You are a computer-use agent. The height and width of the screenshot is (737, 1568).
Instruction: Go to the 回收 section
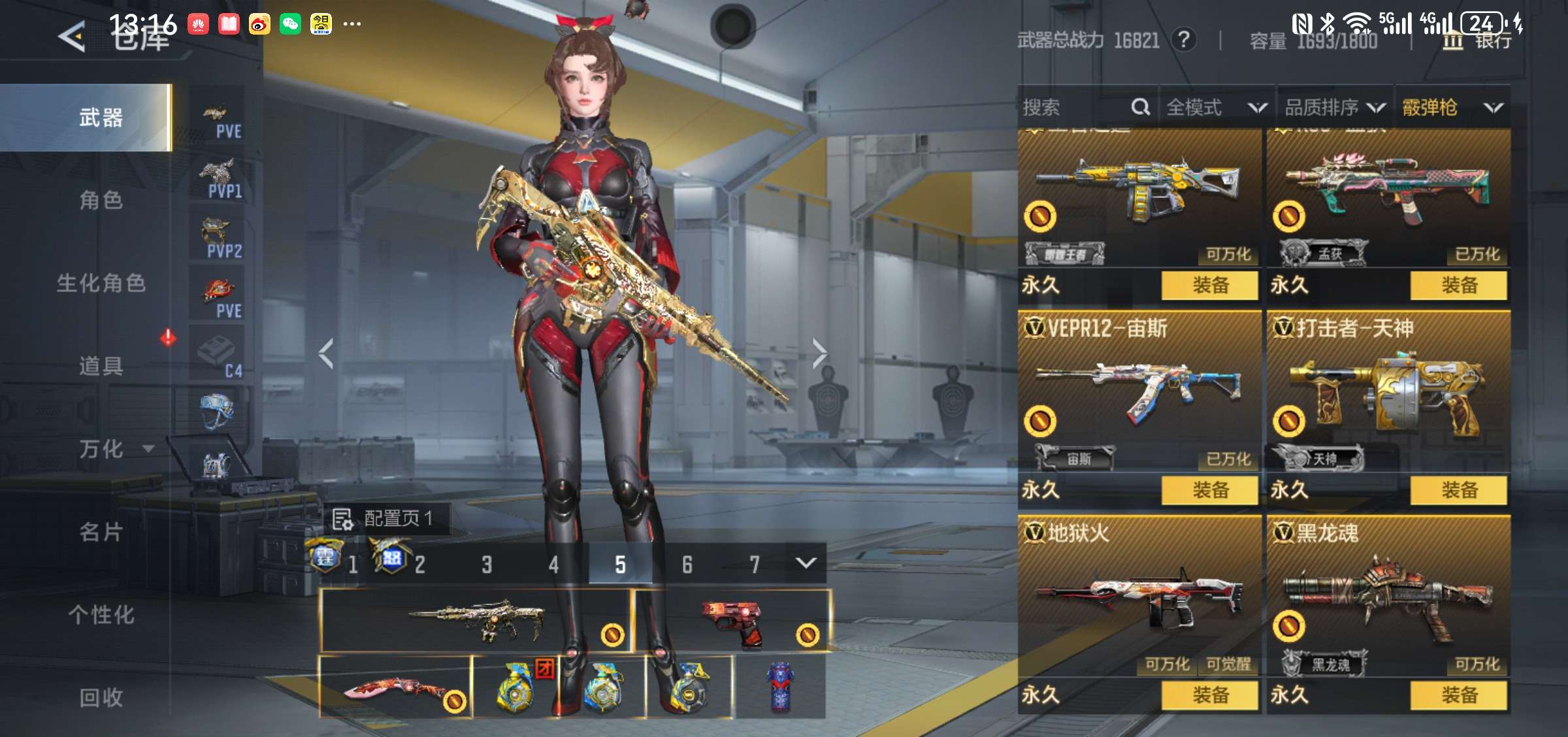[101, 697]
